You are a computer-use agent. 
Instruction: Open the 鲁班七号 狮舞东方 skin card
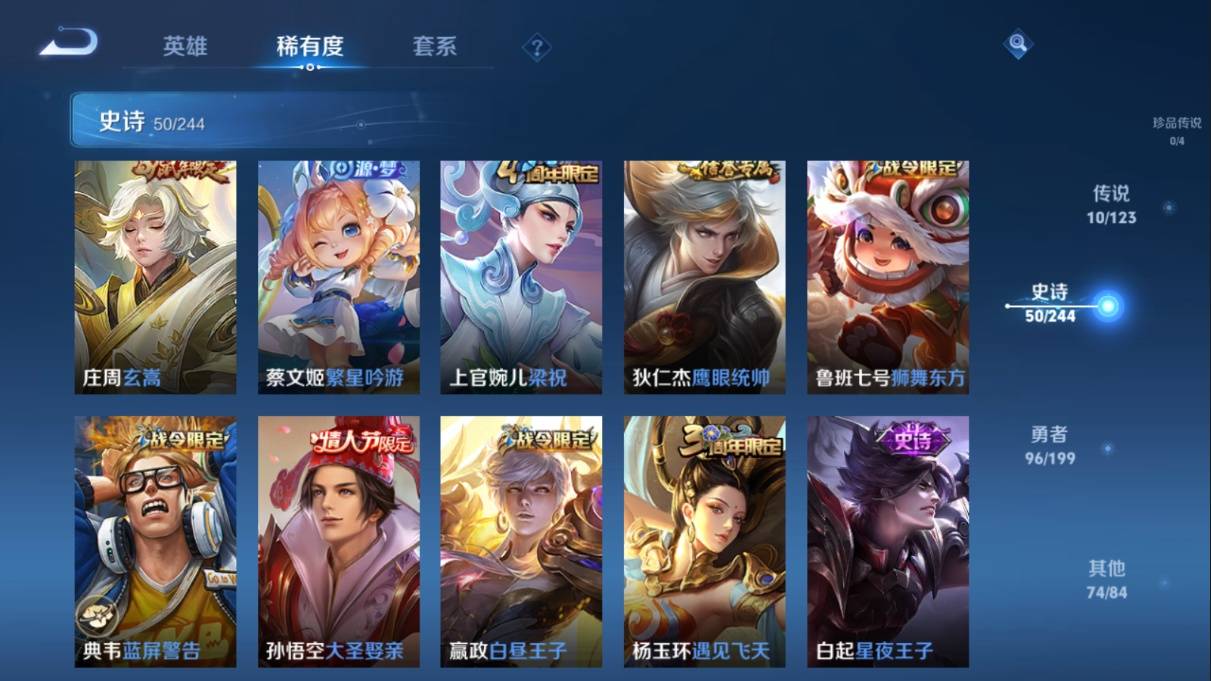click(888, 277)
